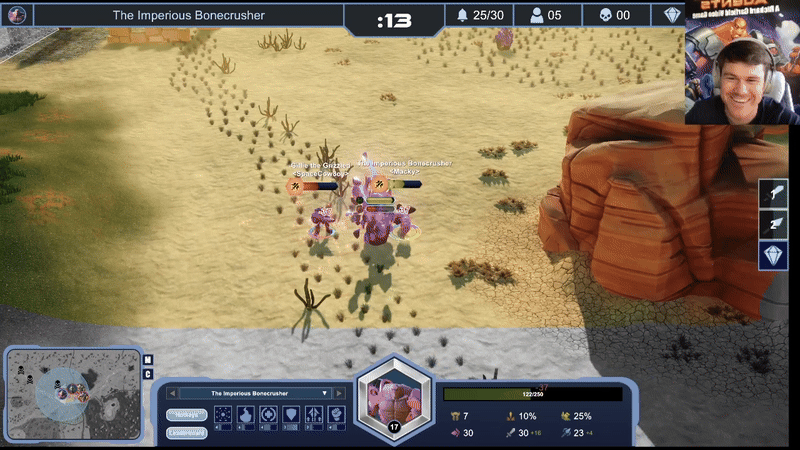Open the Leaderboard button

tap(186, 432)
